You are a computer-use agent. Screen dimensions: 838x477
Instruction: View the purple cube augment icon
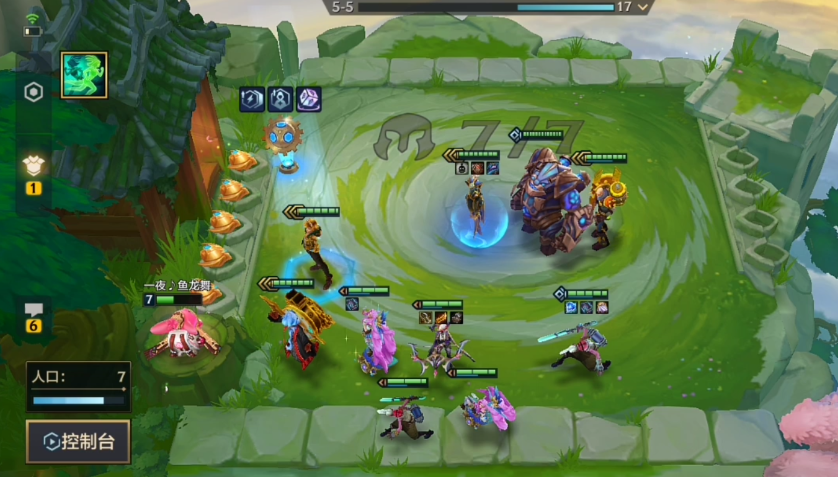[x=309, y=99]
